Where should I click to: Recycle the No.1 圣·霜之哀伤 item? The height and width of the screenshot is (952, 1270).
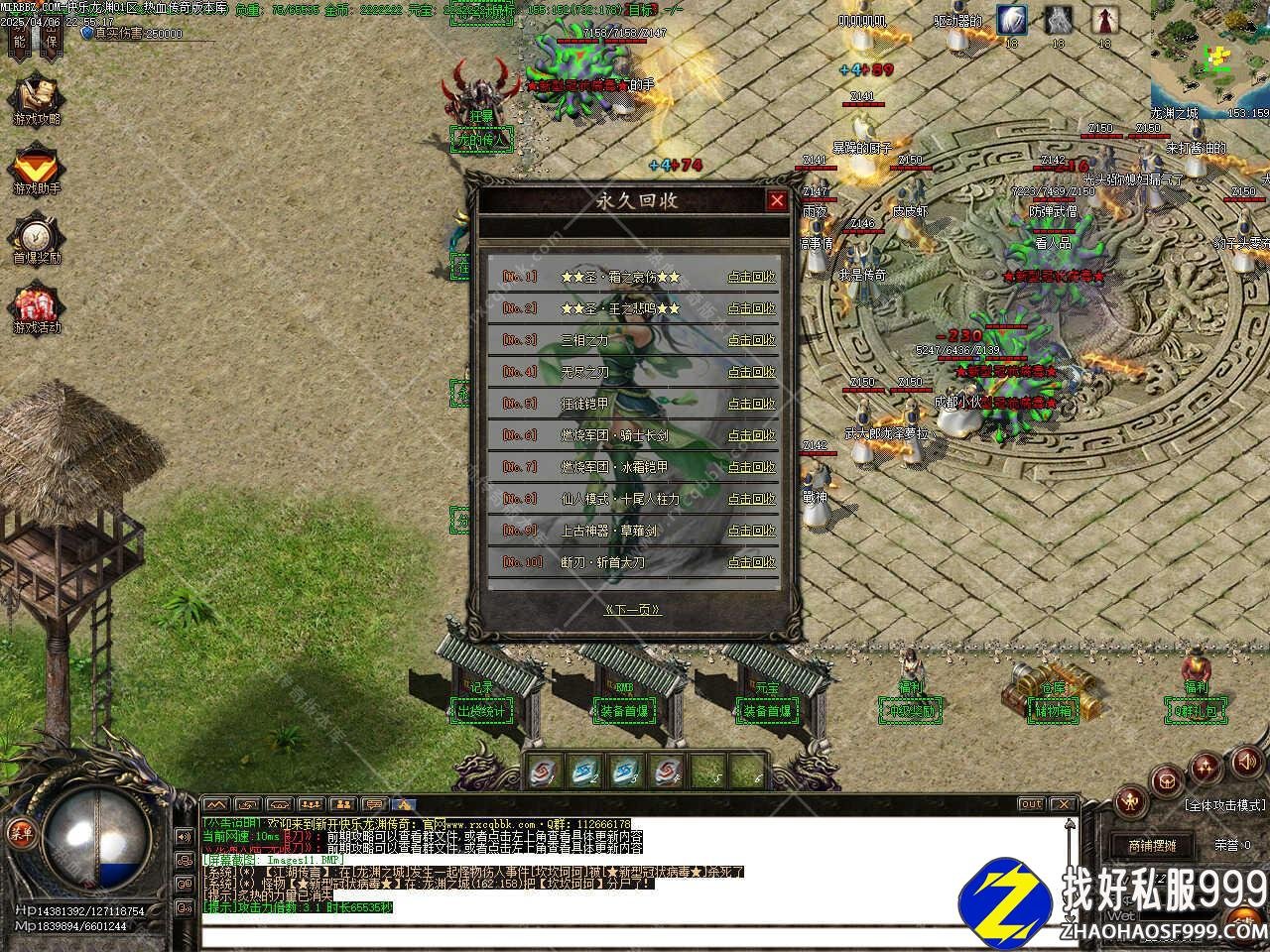(751, 277)
